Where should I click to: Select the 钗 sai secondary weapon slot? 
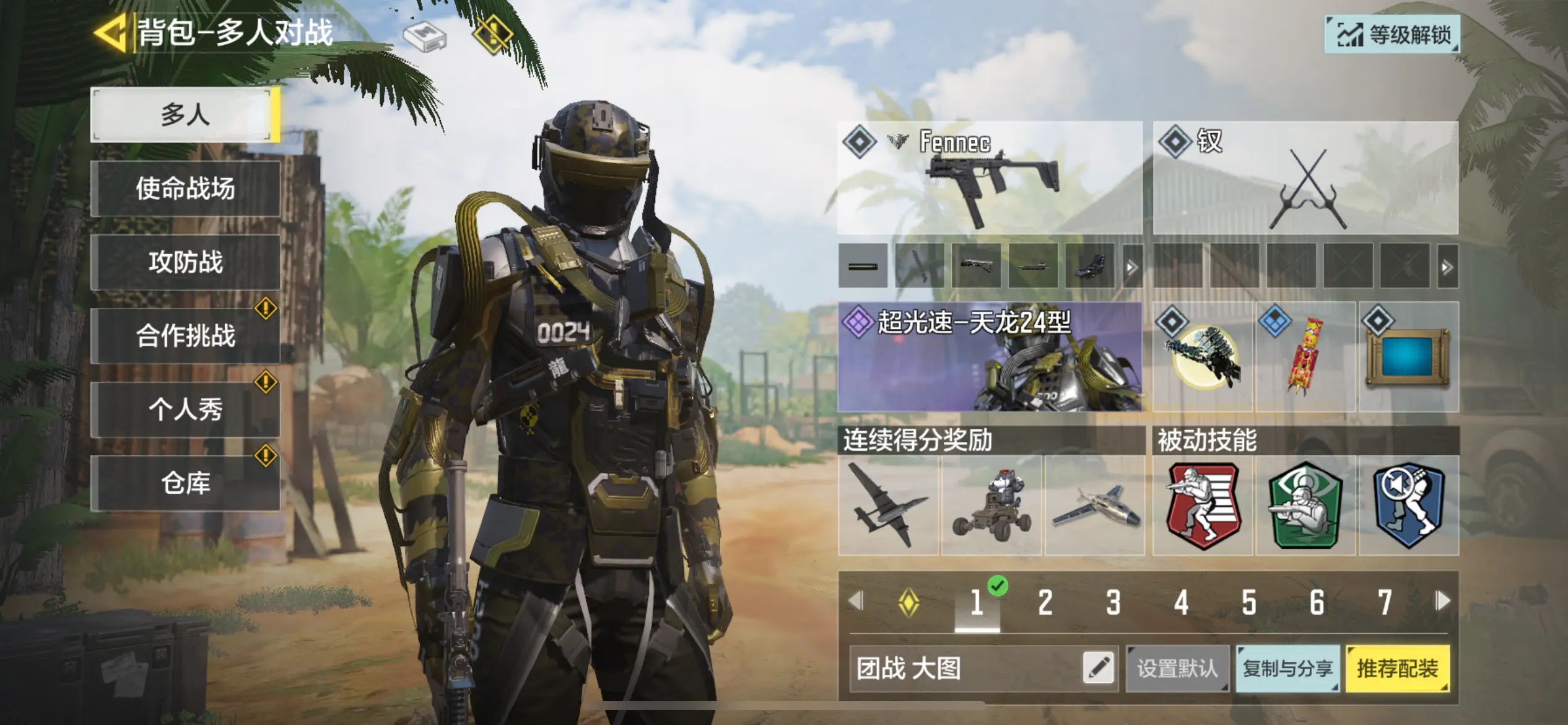1305,178
